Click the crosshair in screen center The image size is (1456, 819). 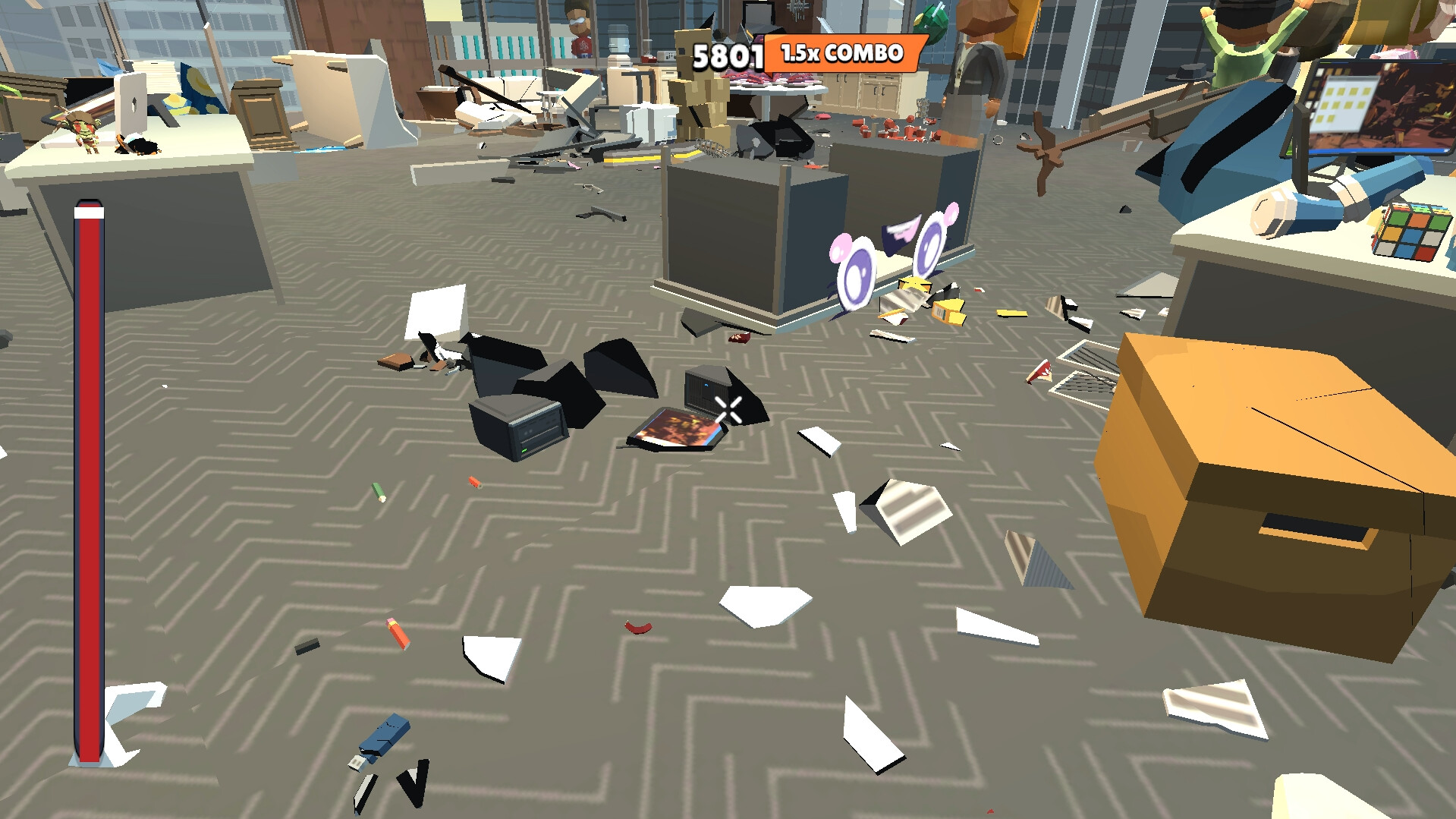pos(727,410)
